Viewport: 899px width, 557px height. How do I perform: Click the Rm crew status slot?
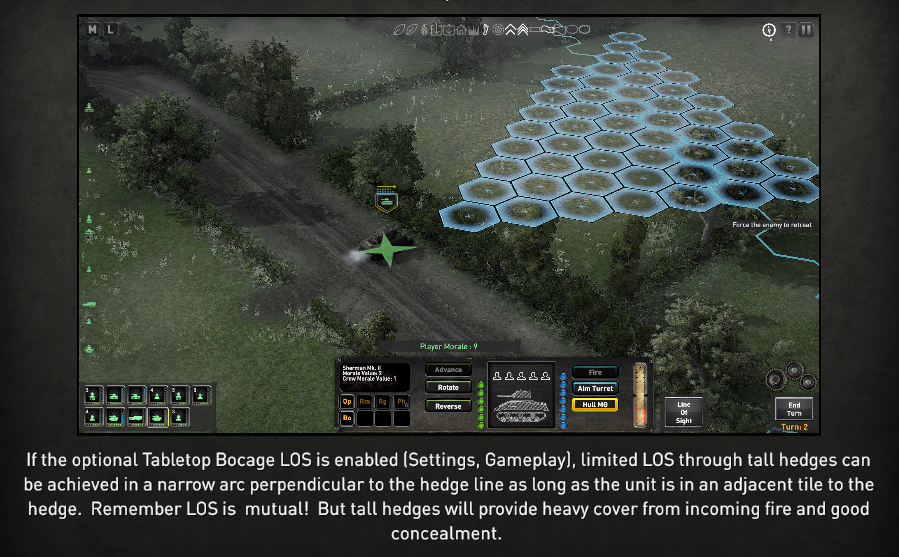click(365, 401)
